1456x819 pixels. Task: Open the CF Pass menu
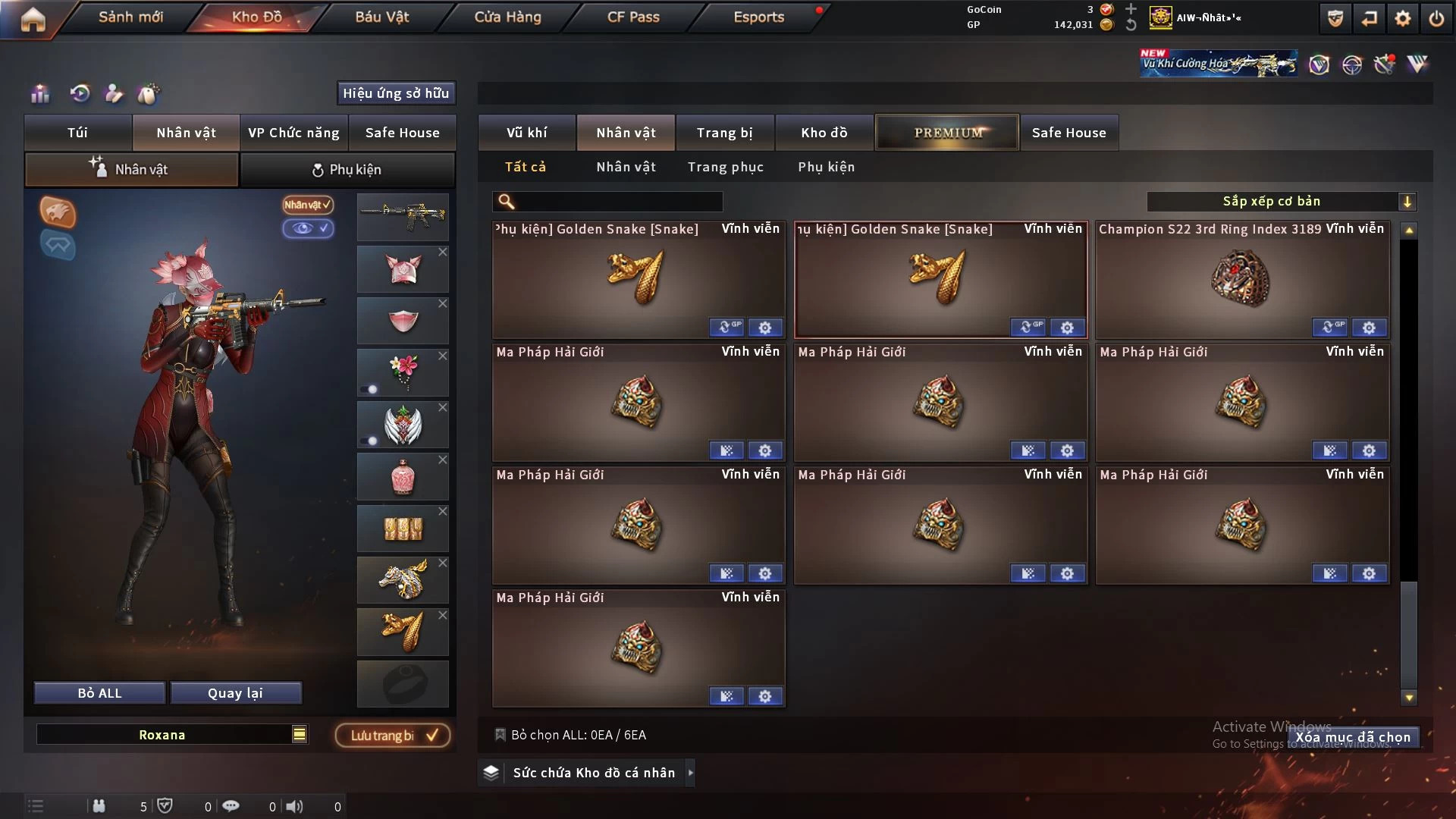tap(633, 17)
